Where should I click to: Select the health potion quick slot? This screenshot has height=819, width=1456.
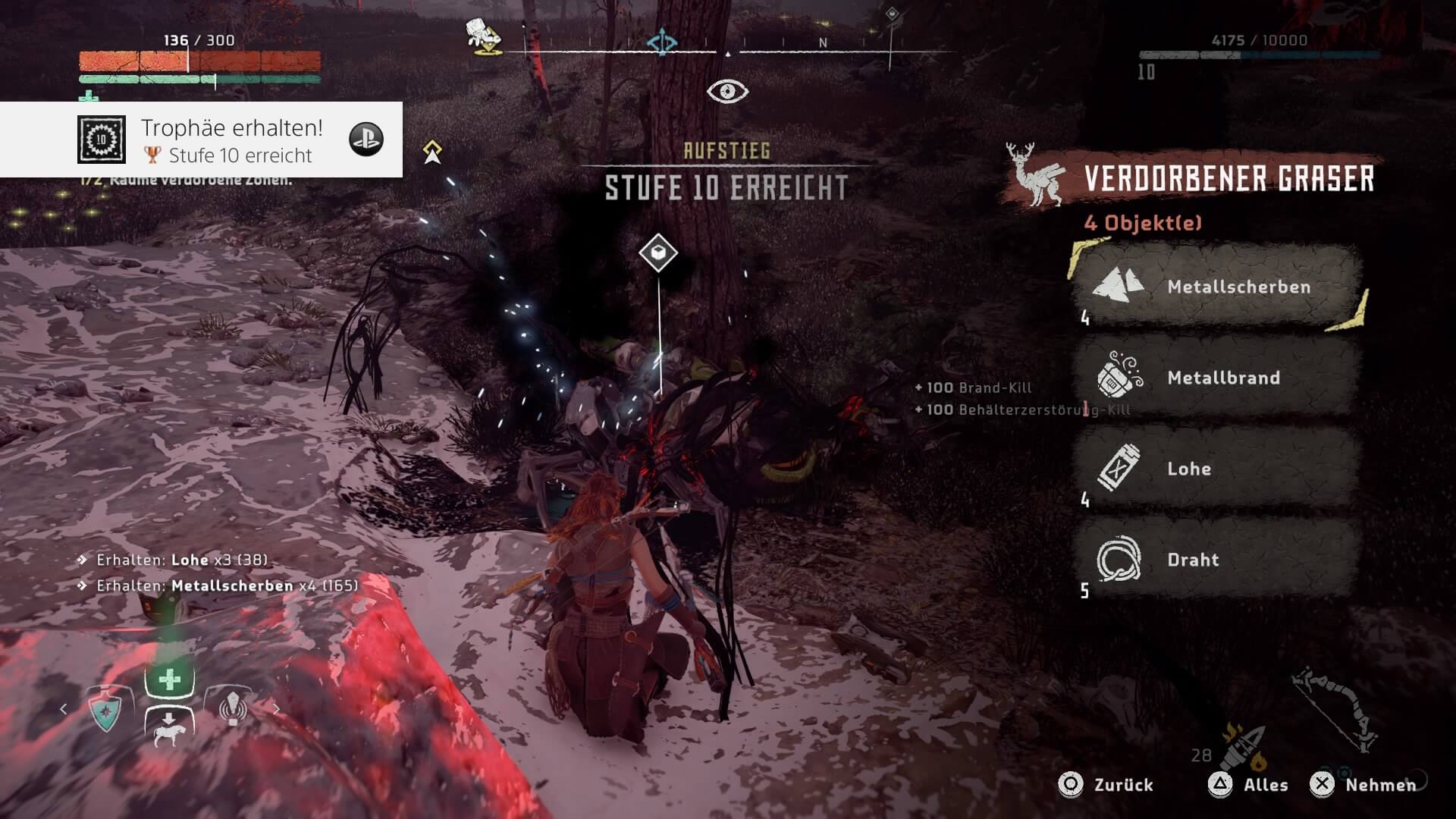[169, 679]
